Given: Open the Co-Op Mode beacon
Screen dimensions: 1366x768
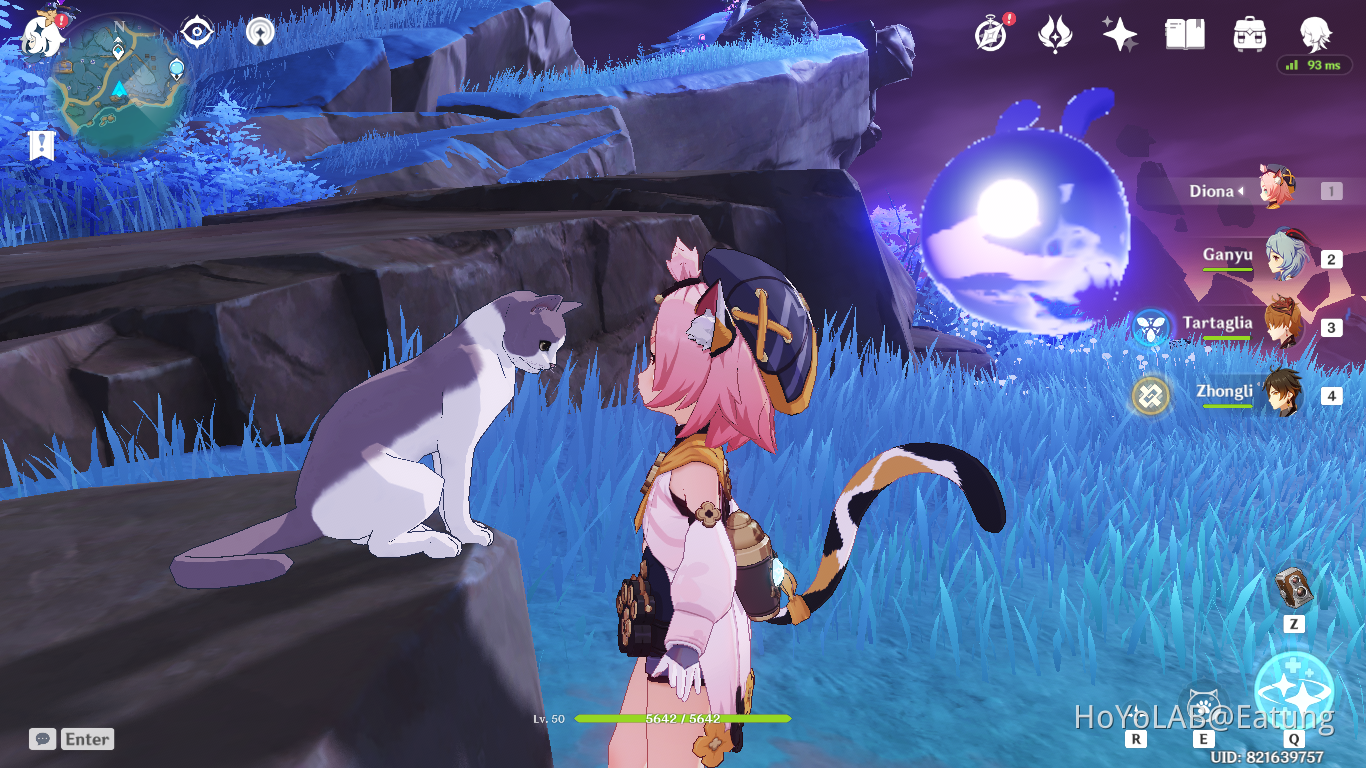Looking at the screenshot, I should coord(259,32).
